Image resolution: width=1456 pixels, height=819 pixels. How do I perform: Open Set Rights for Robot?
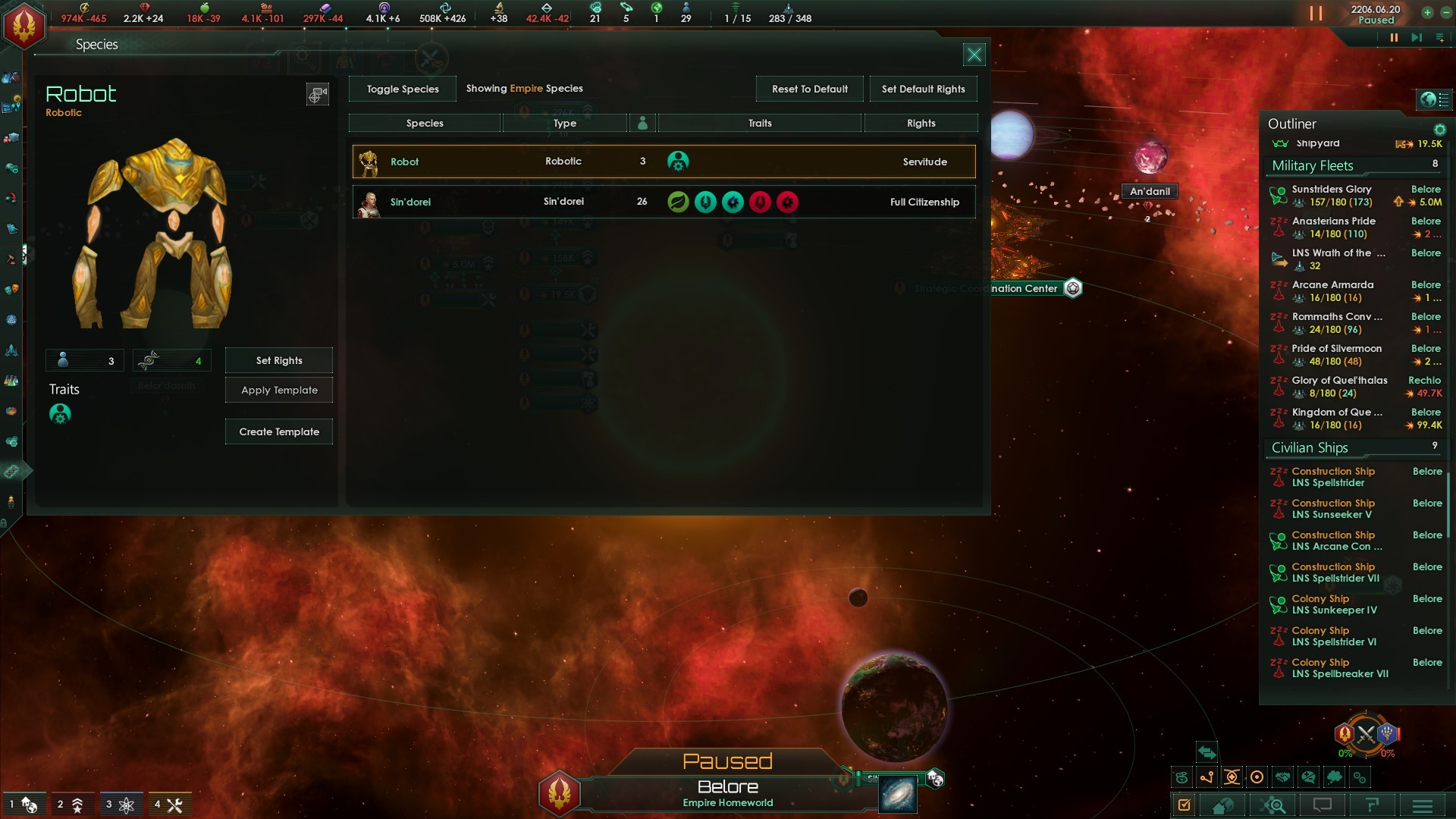click(279, 360)
